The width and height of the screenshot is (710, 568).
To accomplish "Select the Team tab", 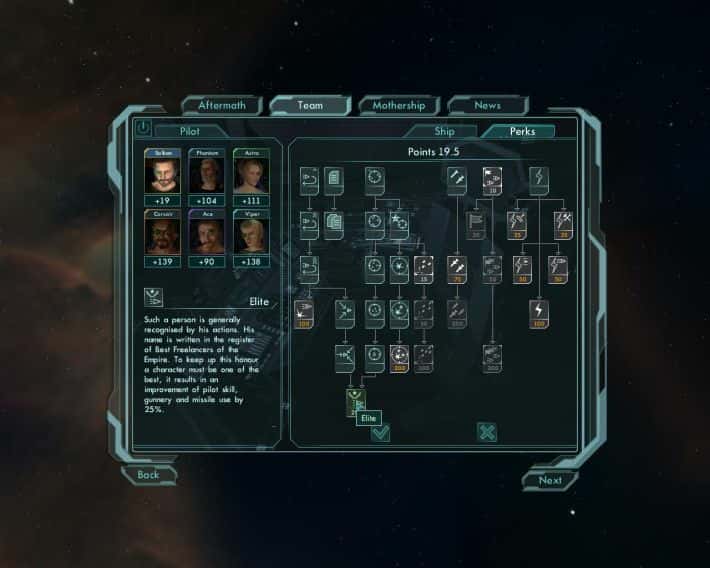I will coord(310,105).
